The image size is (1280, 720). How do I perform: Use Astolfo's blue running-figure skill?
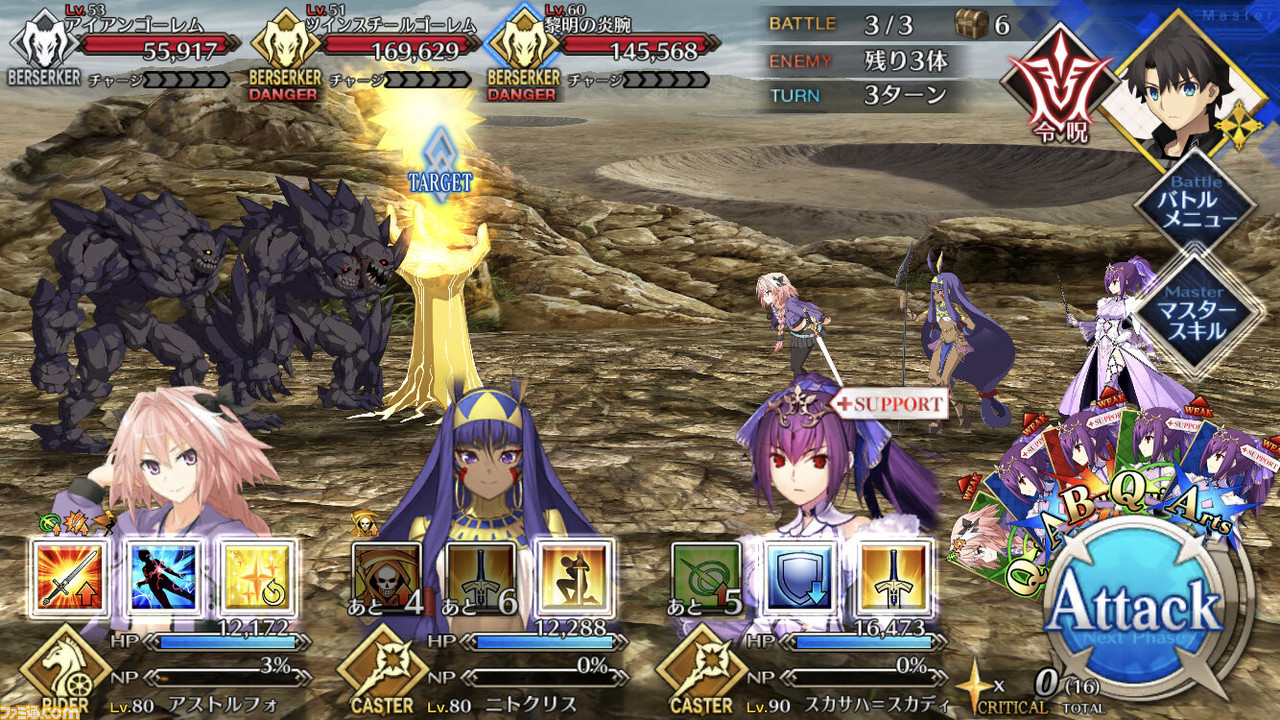click(x=165, y=577)
